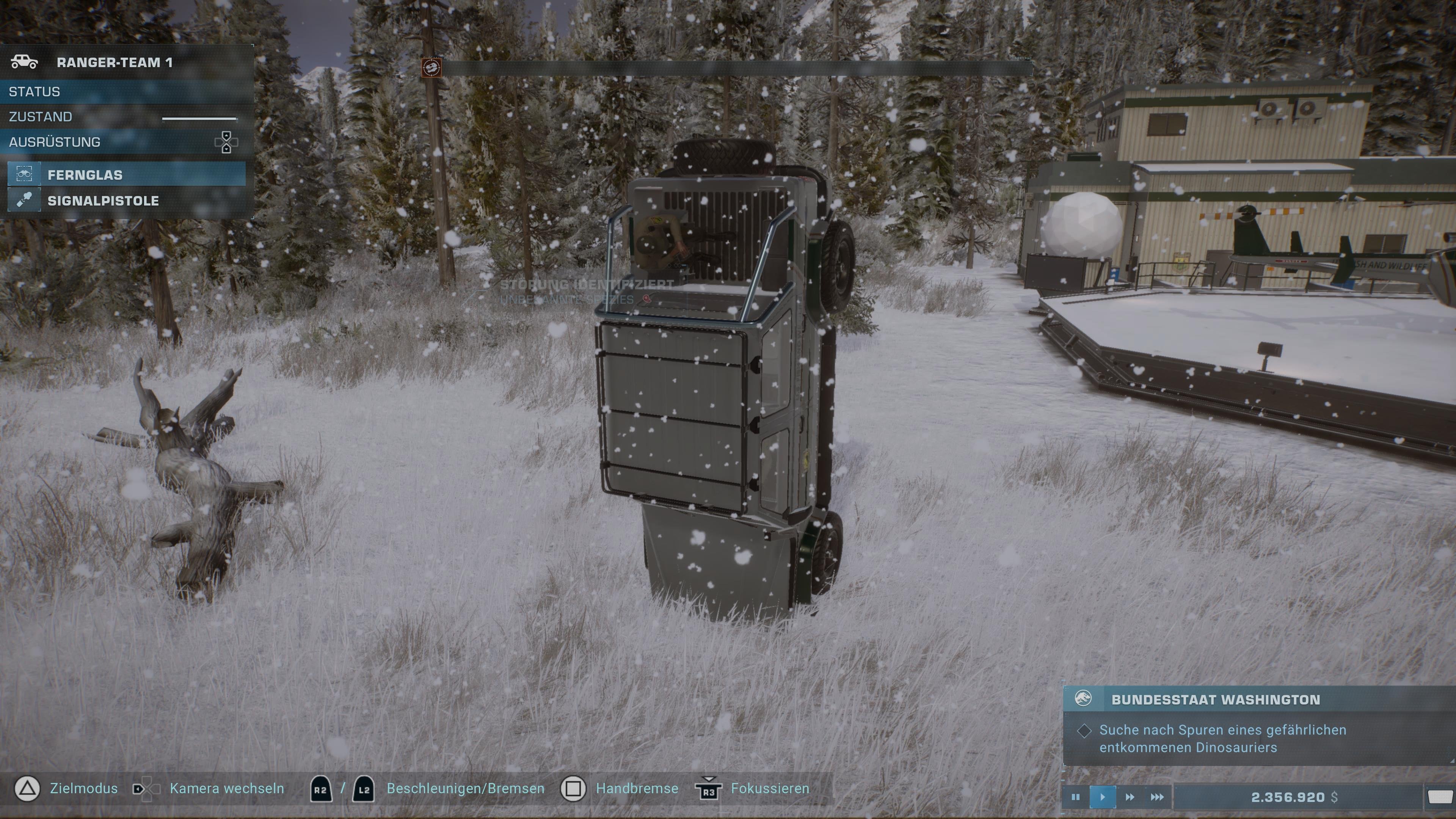
Task: Choose the Signalpistole equipment entry
Action: tap(127, 201)
